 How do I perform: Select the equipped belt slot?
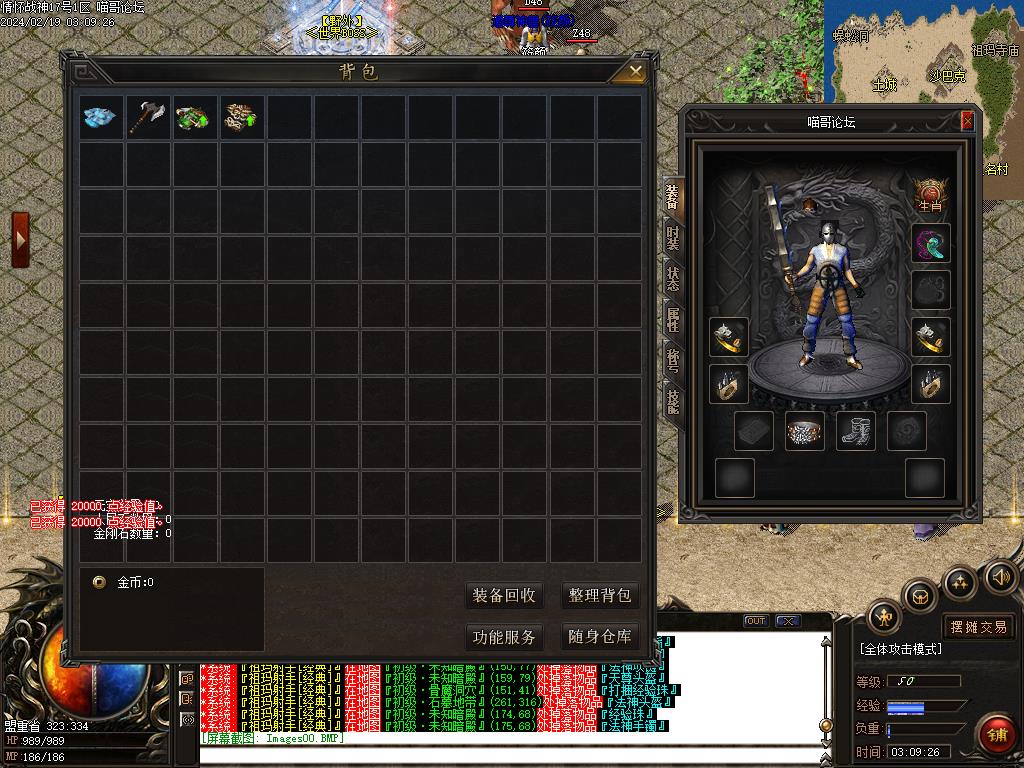pos(805,431)
